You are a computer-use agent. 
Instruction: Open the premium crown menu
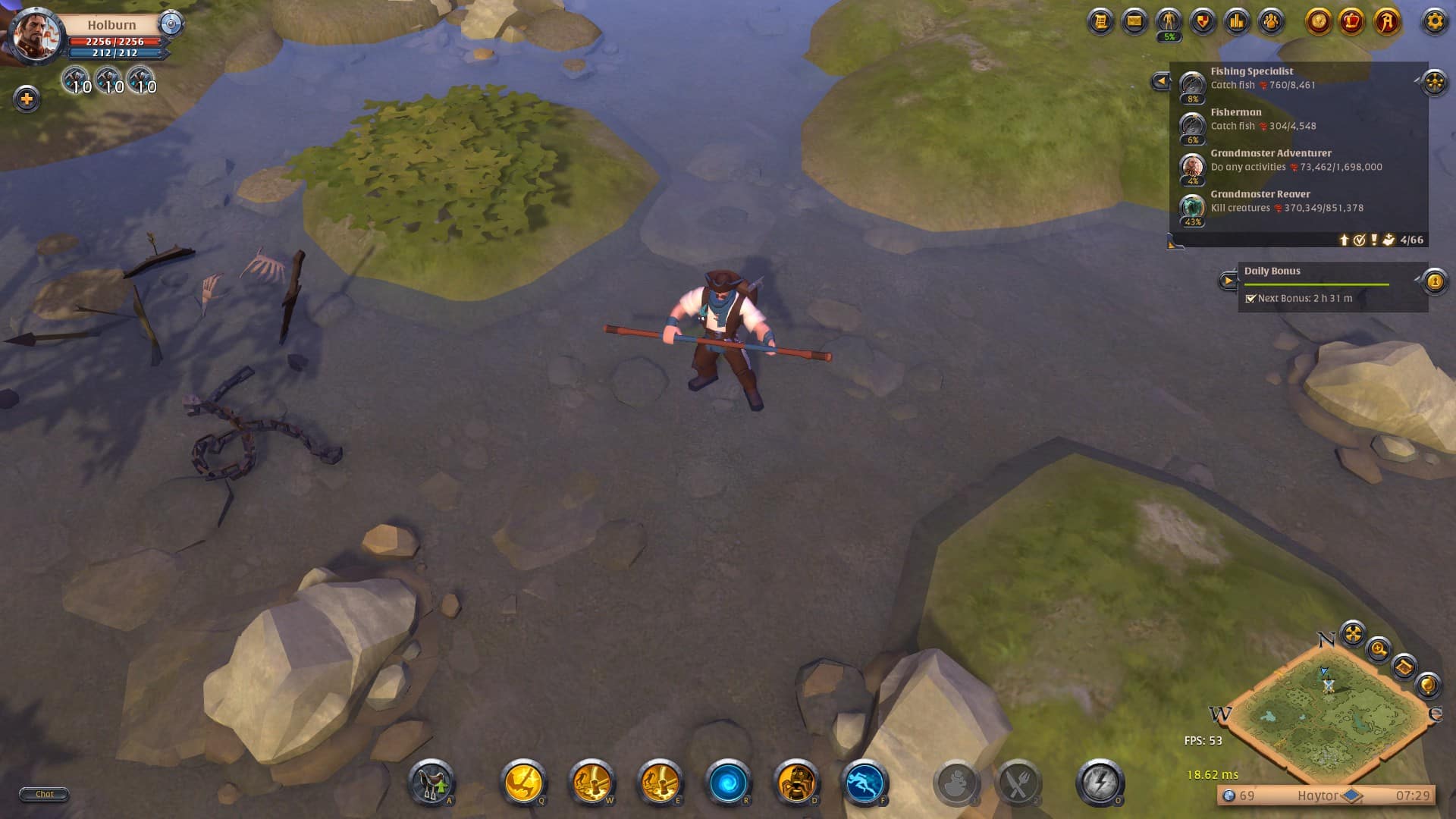coord(1351,20)
